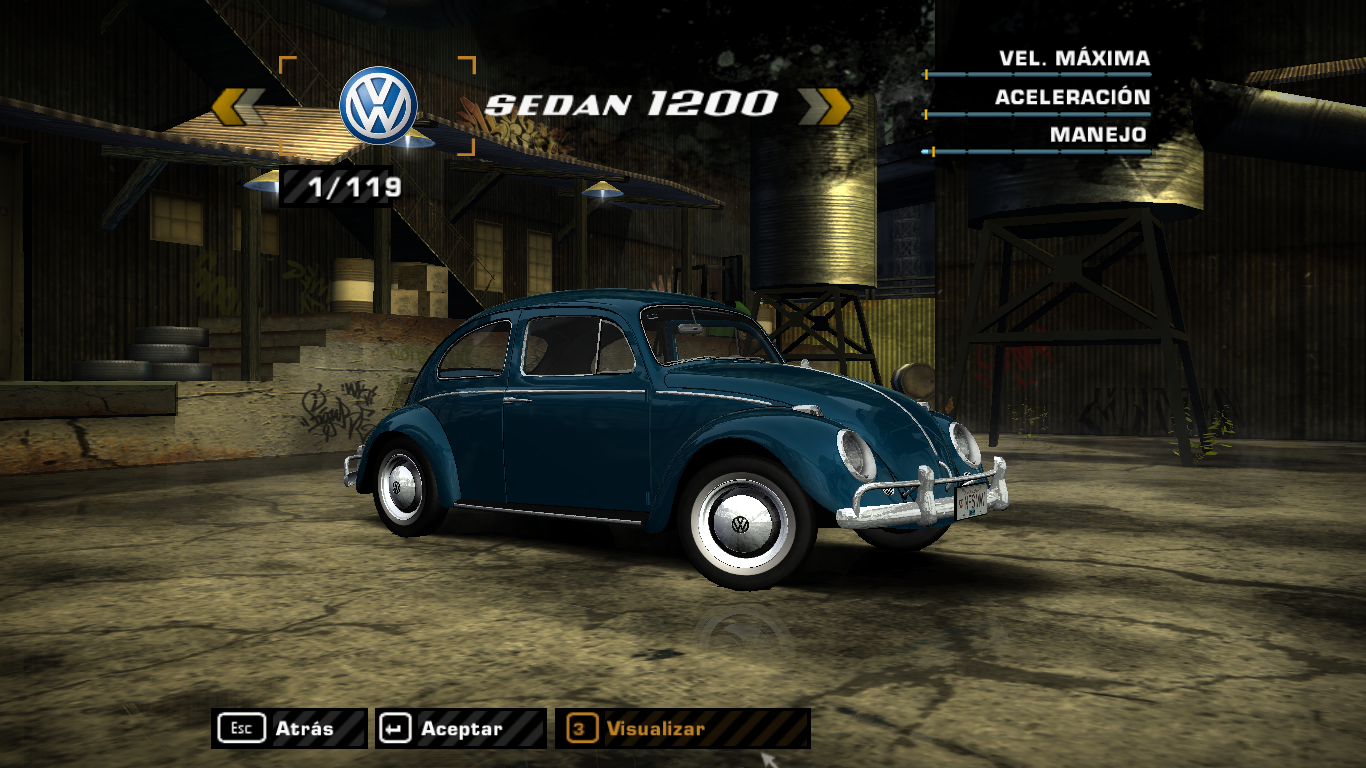Go to the previous car with the left arrow
Viewport: 1366px width, 768px height.
click(x=238, y=107)
